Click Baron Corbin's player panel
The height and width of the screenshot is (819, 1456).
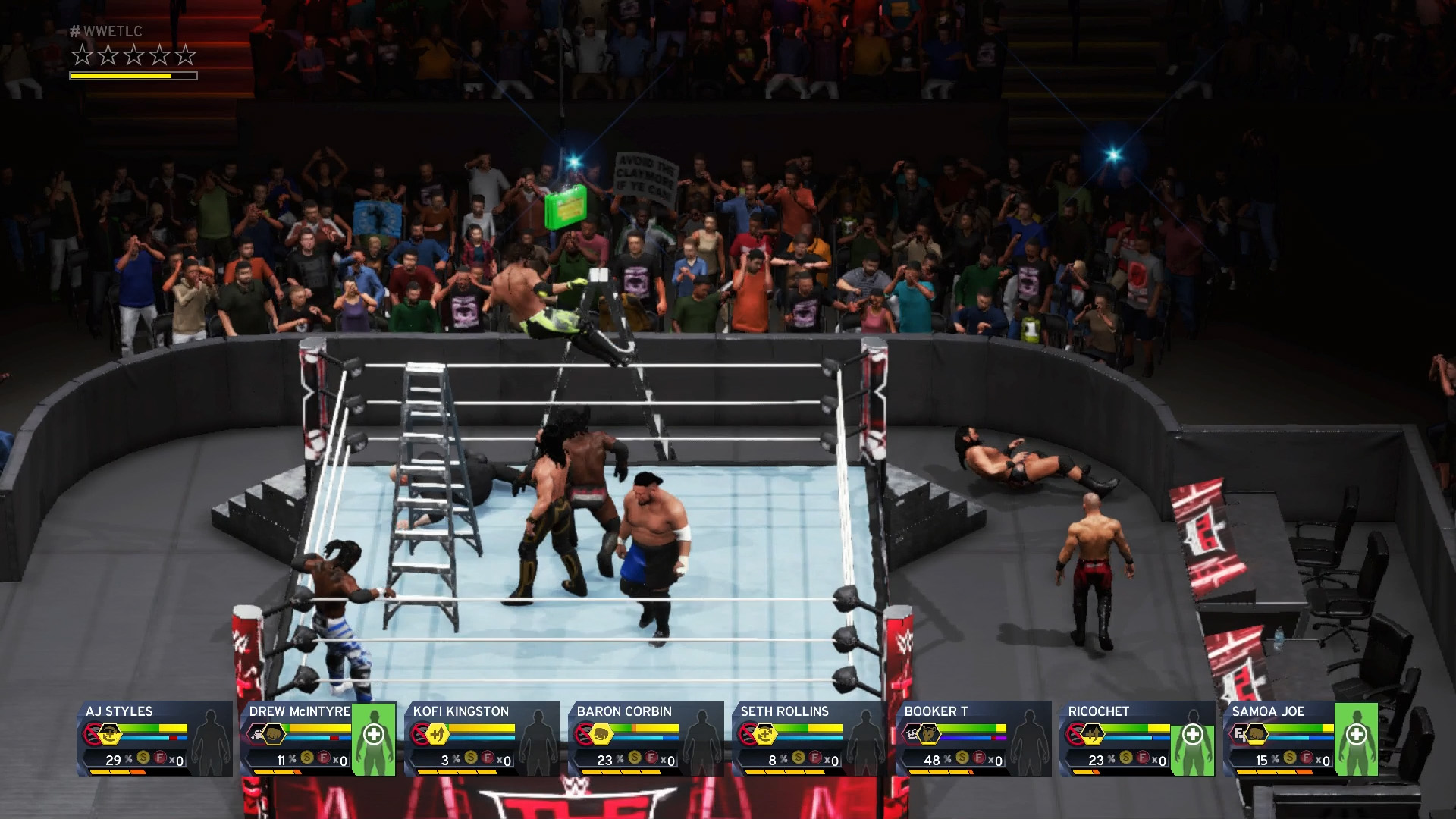pos(646,739)
